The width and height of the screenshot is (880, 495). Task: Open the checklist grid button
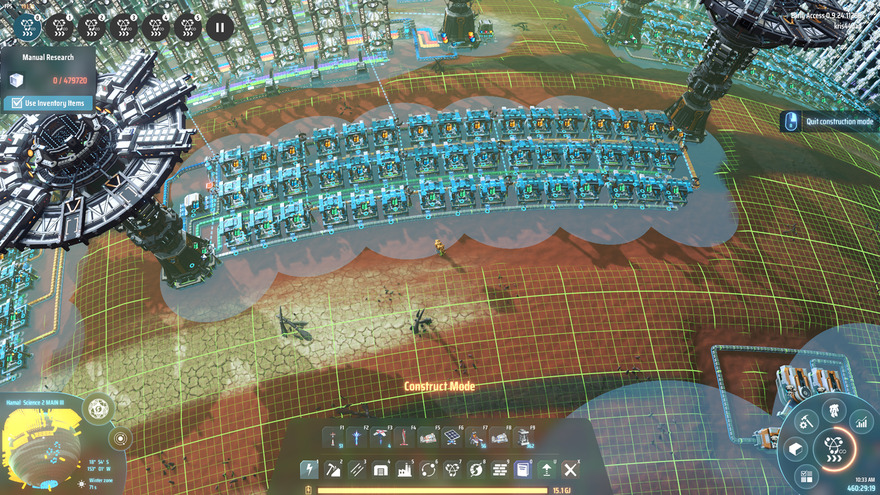tap(807, 476)
